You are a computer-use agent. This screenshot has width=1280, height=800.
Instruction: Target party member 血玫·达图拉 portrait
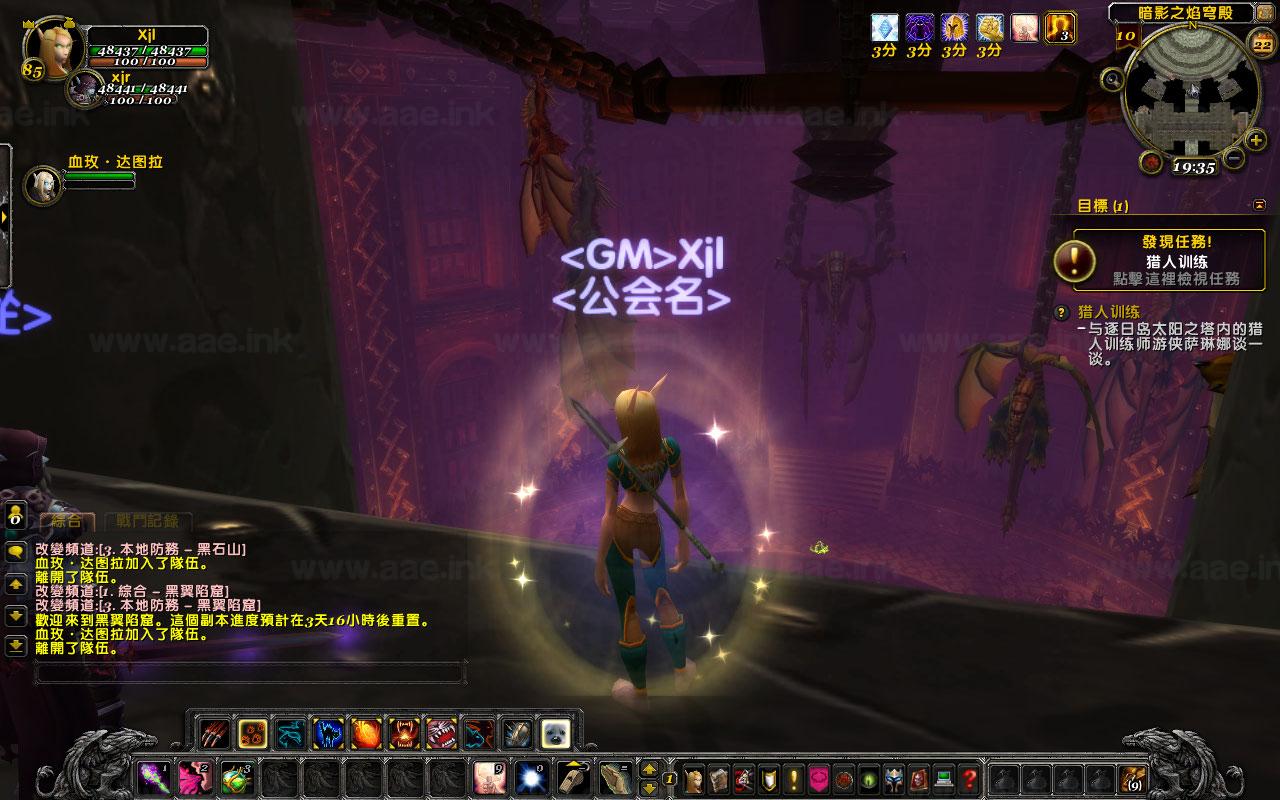coord(43,185)
